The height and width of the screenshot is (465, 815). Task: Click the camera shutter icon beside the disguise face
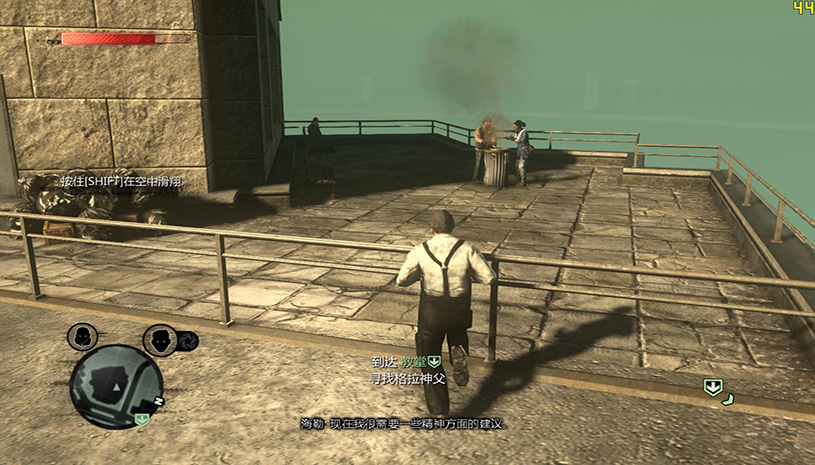point(187,342)
